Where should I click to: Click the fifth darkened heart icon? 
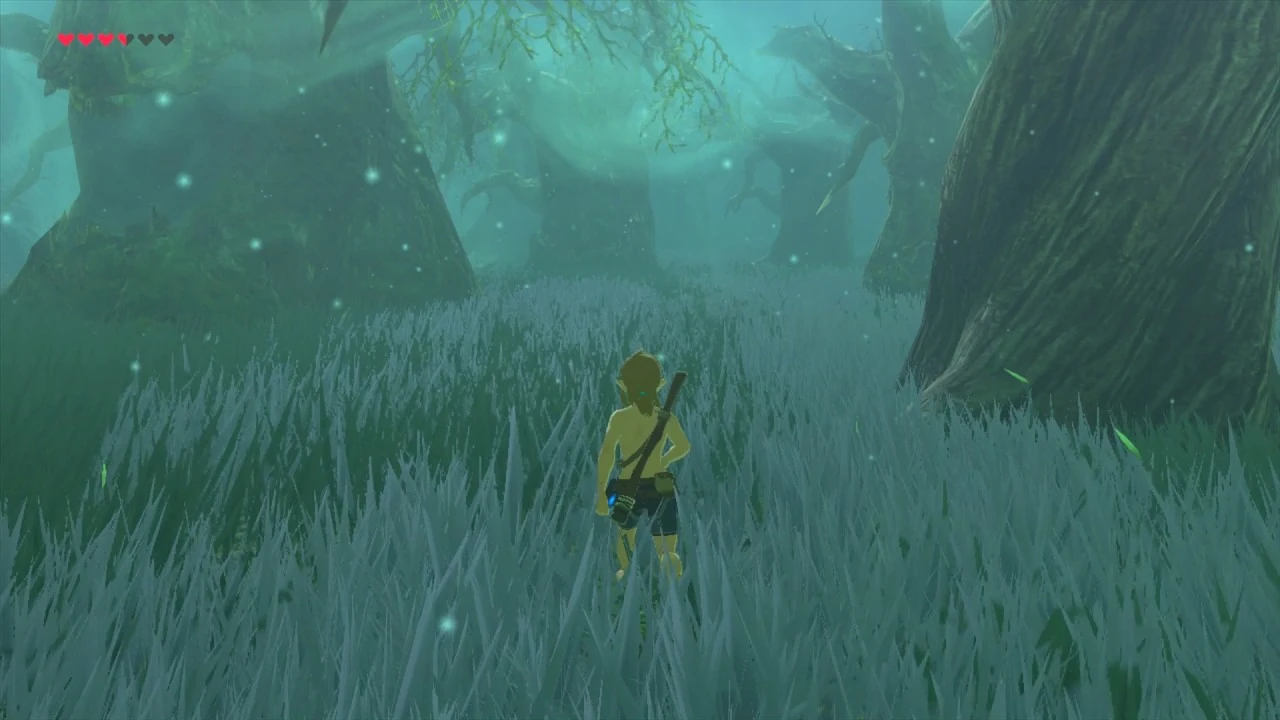(x=146, y=40)
